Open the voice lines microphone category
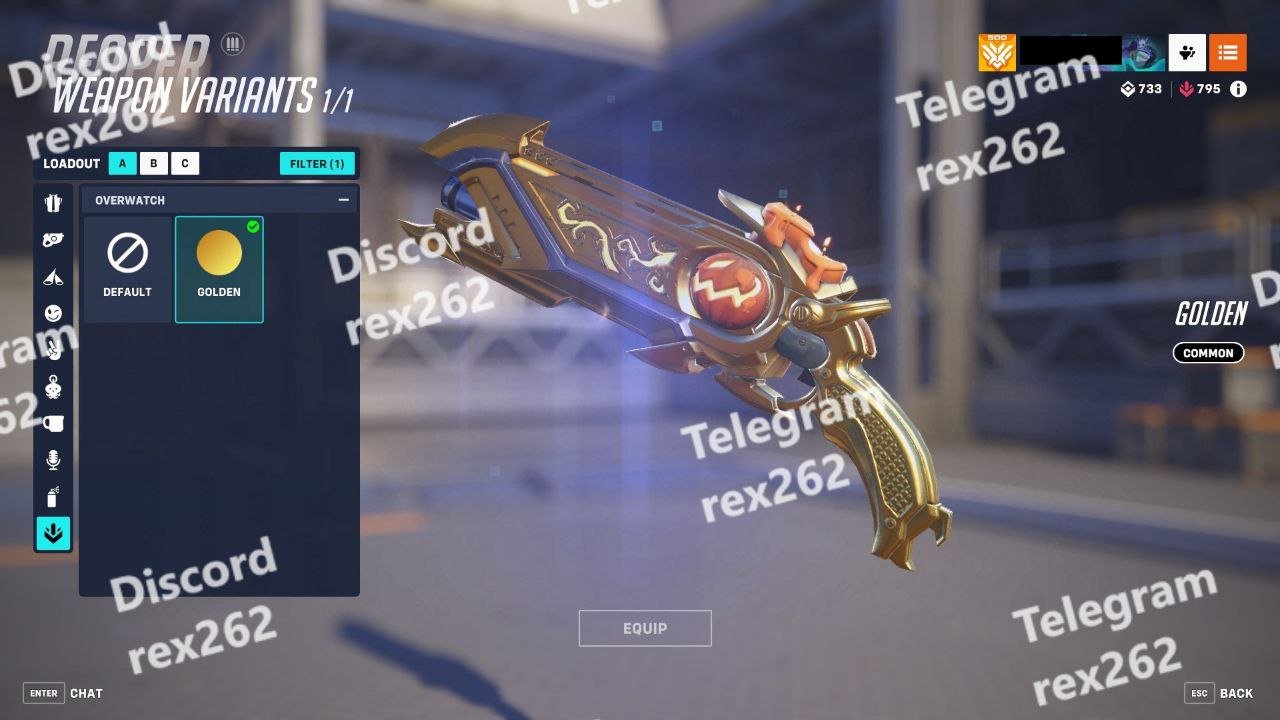Viewport: 1280px width, 720px height. coord(54,460)
